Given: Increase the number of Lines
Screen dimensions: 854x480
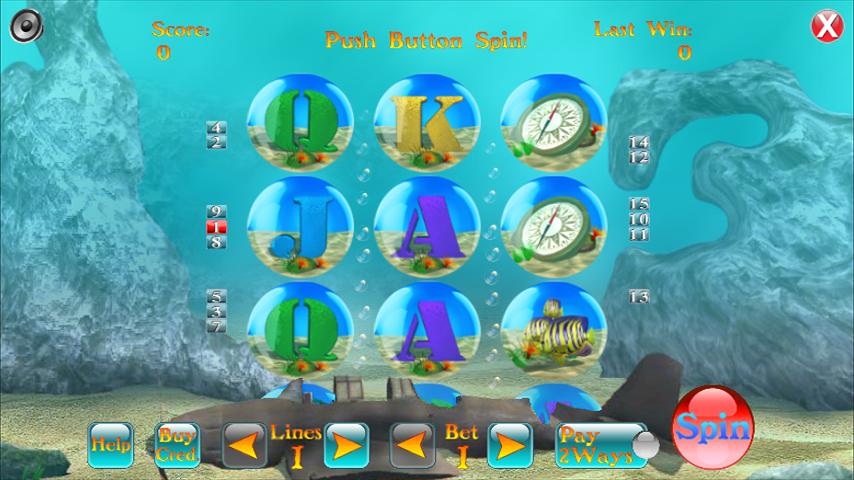Looking at the screenshot, I should tap(346, 445).
